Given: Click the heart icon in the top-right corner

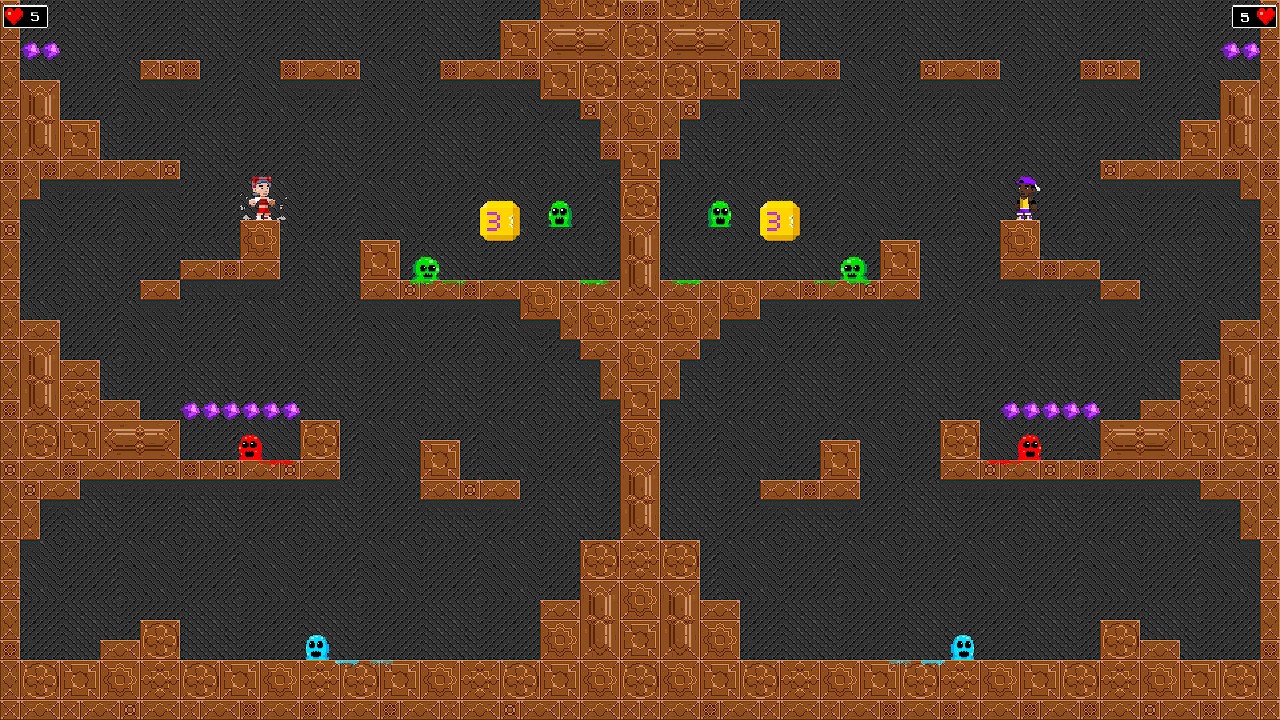Looking at the screenshot, I should click(1266, 16).
